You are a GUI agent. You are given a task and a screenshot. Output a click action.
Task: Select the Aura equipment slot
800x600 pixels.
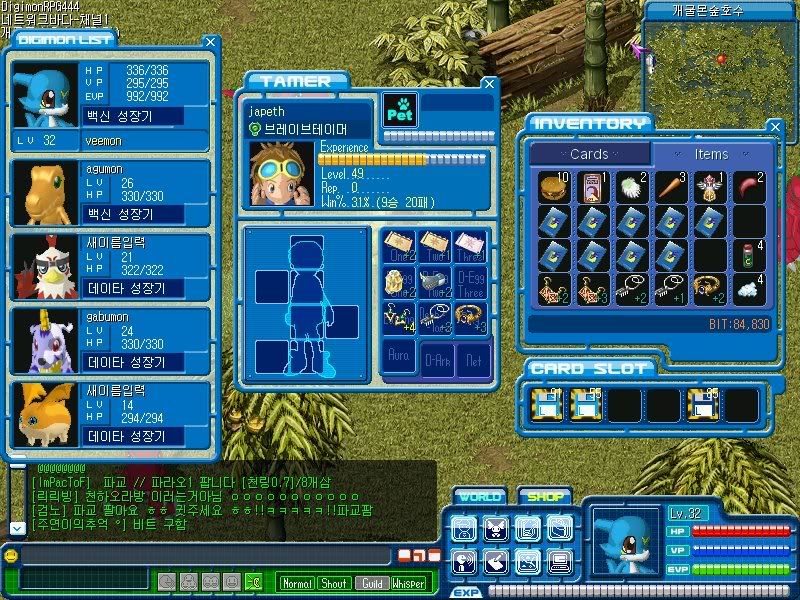click(399, 359)
